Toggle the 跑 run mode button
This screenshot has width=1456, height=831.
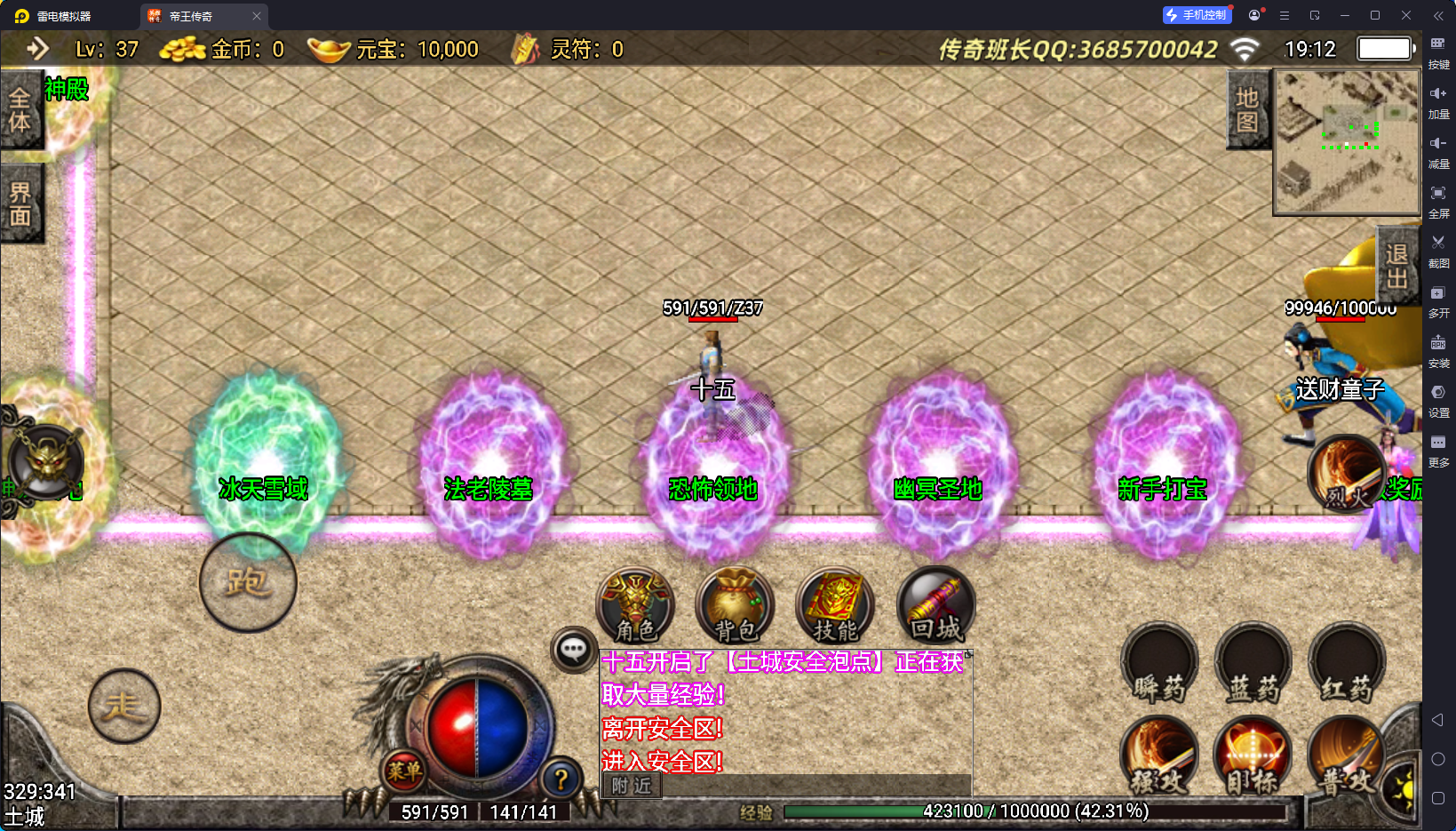coord(248,583)
